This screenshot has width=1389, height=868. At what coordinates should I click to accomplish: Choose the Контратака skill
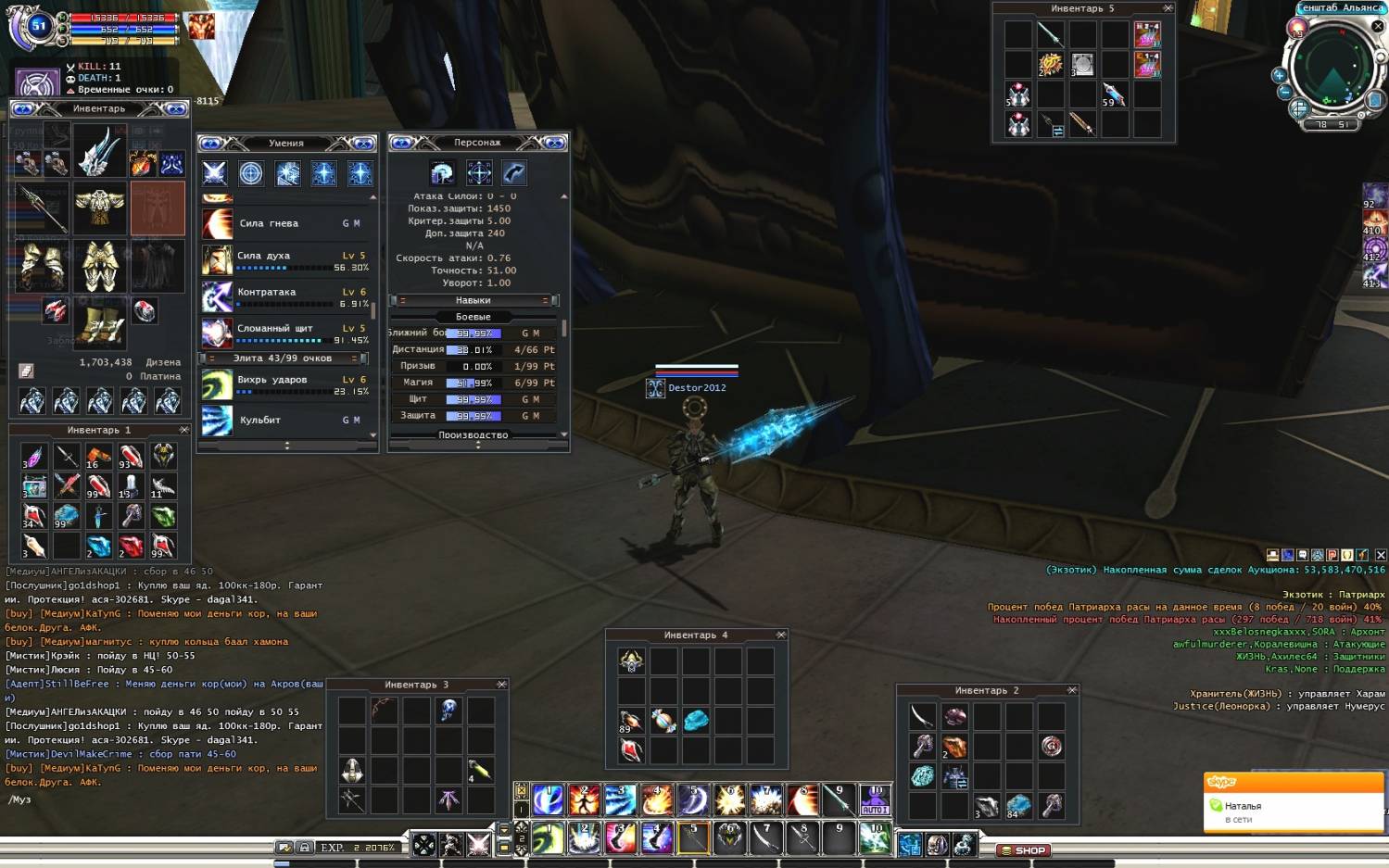tap(285, 296)
